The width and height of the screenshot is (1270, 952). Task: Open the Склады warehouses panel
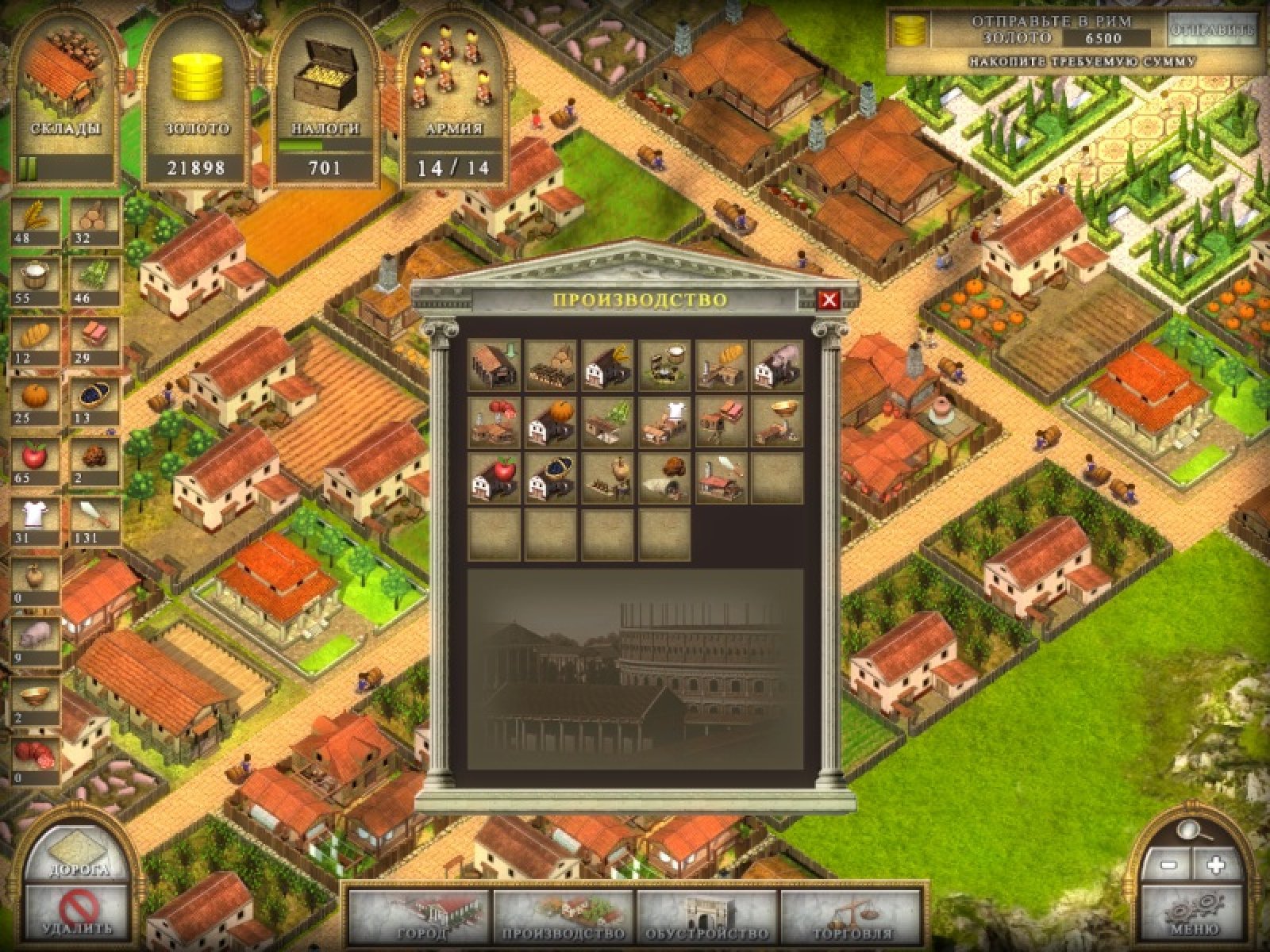coord(65,99)
